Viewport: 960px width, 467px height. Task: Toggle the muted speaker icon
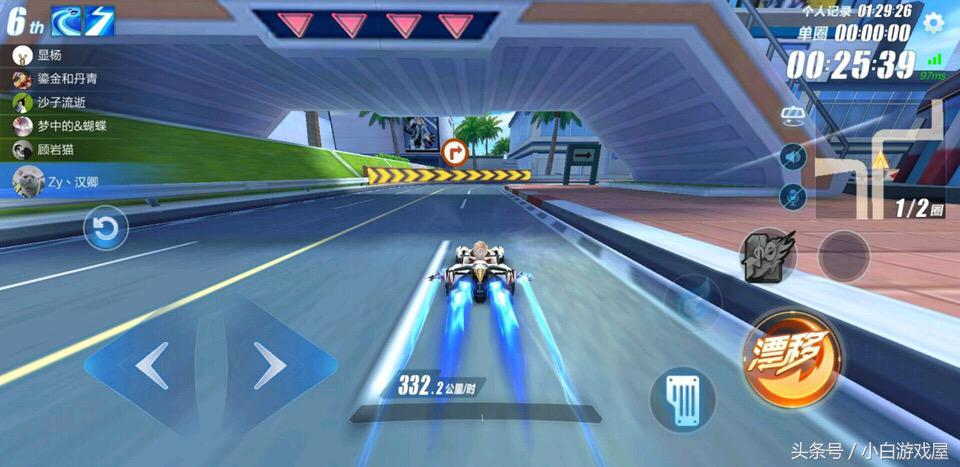pos(793,157)
